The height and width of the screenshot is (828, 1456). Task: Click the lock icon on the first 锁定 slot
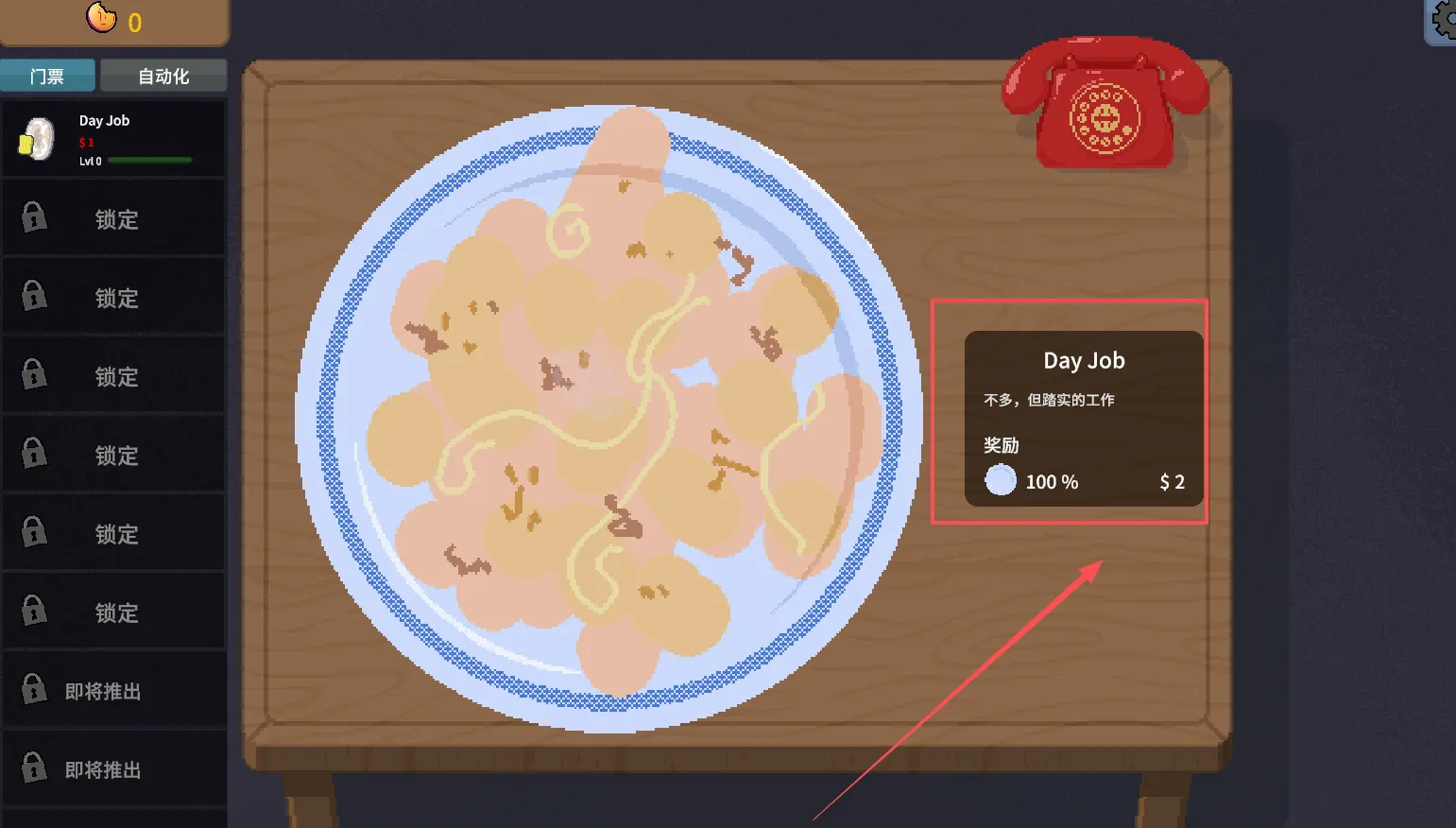(34, 216)
